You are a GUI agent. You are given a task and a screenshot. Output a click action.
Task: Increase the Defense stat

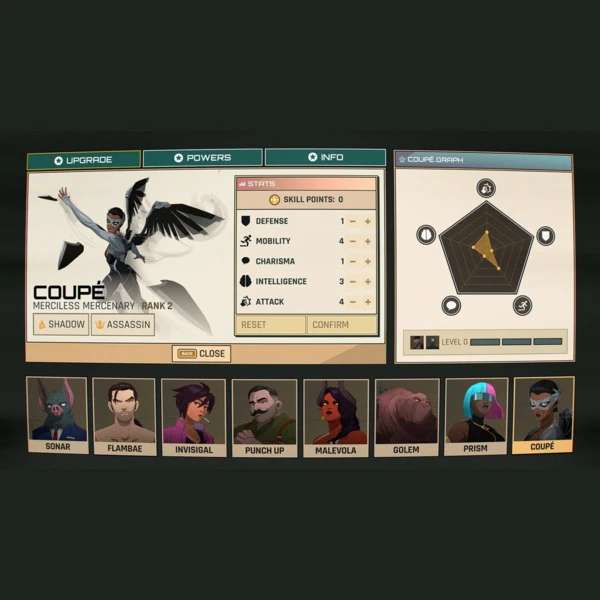pos(367,221)
